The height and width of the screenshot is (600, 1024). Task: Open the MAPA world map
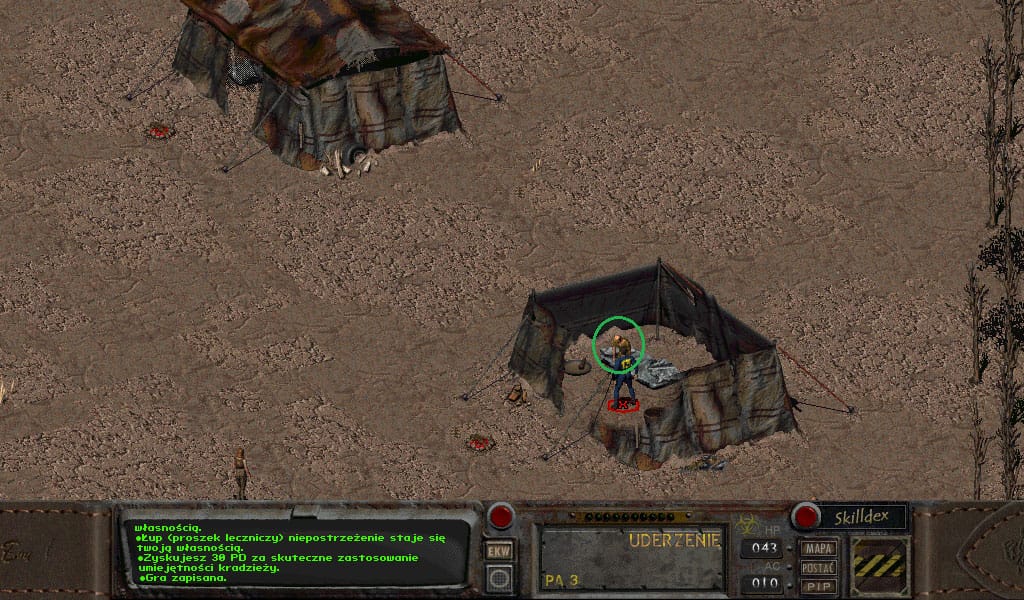coord(819,548)
